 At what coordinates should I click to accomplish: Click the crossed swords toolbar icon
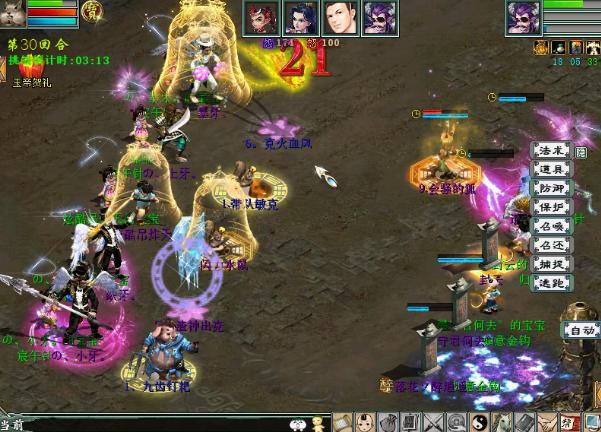tap(433, 422)
